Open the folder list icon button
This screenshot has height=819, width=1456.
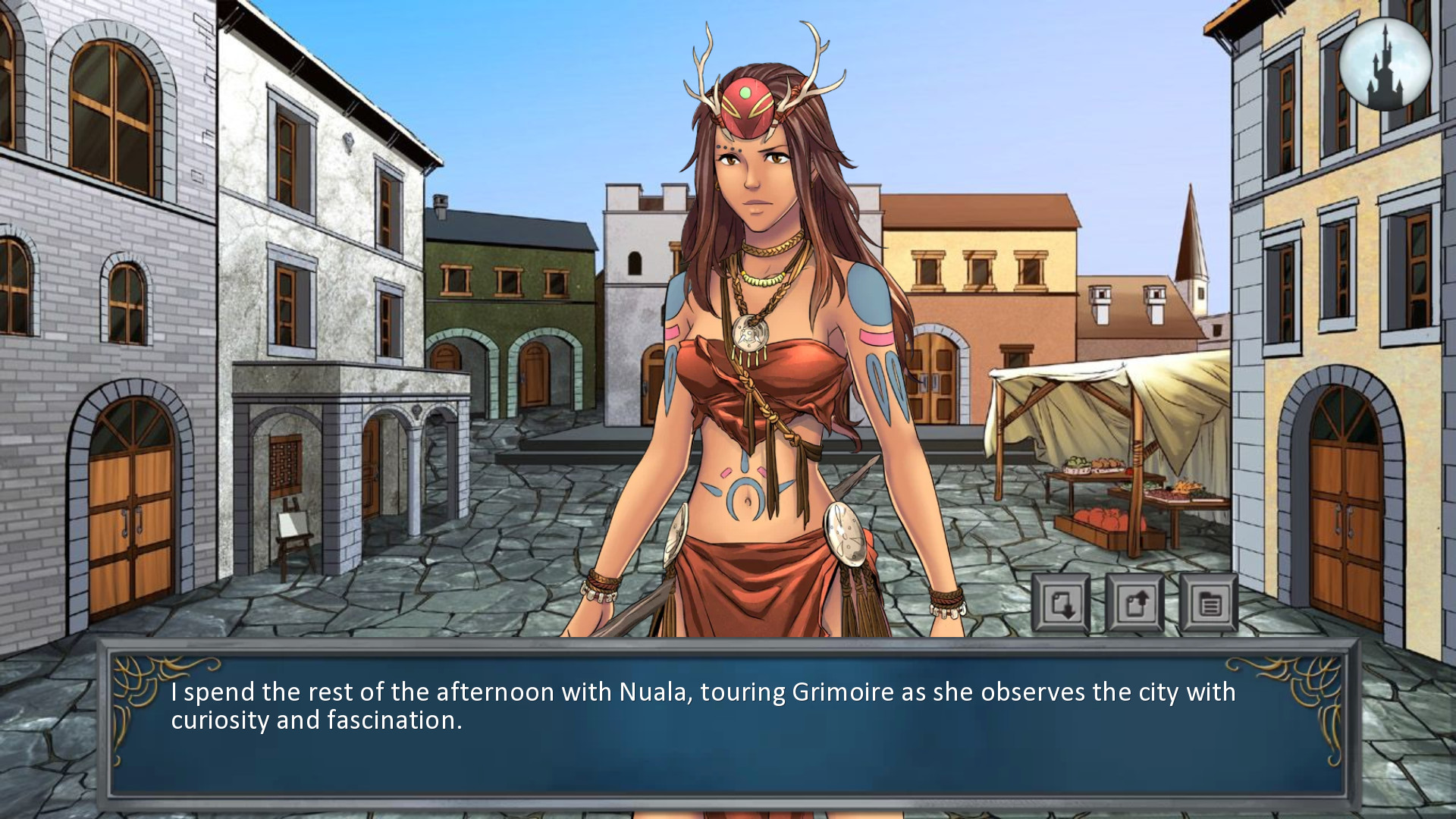tap(1209, 604)
